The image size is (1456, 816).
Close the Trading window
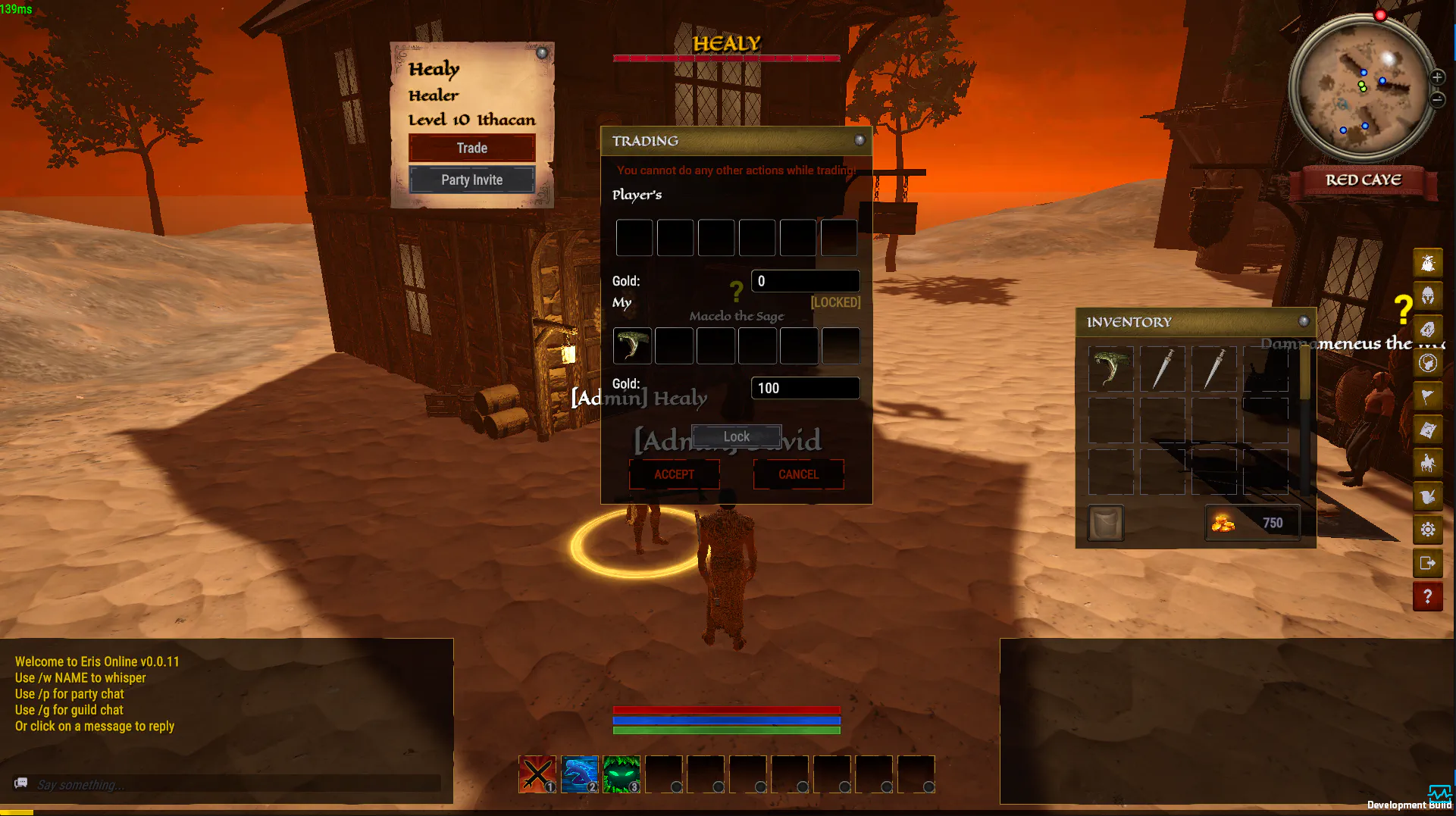click(x=860, y=140)
